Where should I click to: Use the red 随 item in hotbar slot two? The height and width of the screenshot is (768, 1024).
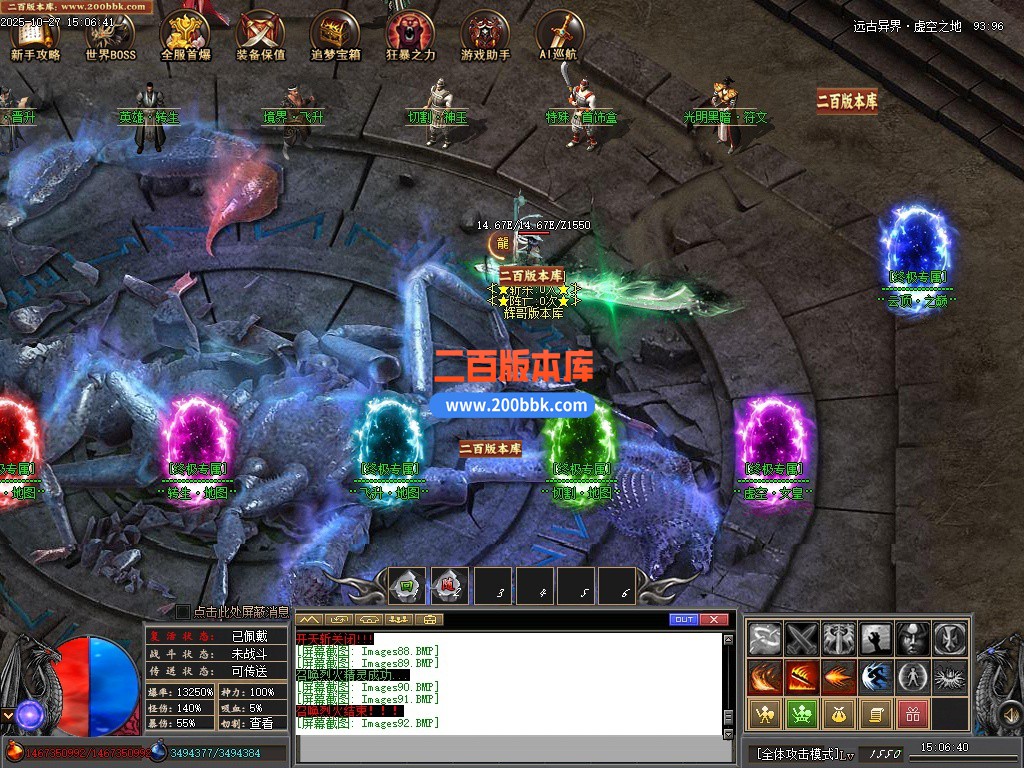(x=449, y=586)
